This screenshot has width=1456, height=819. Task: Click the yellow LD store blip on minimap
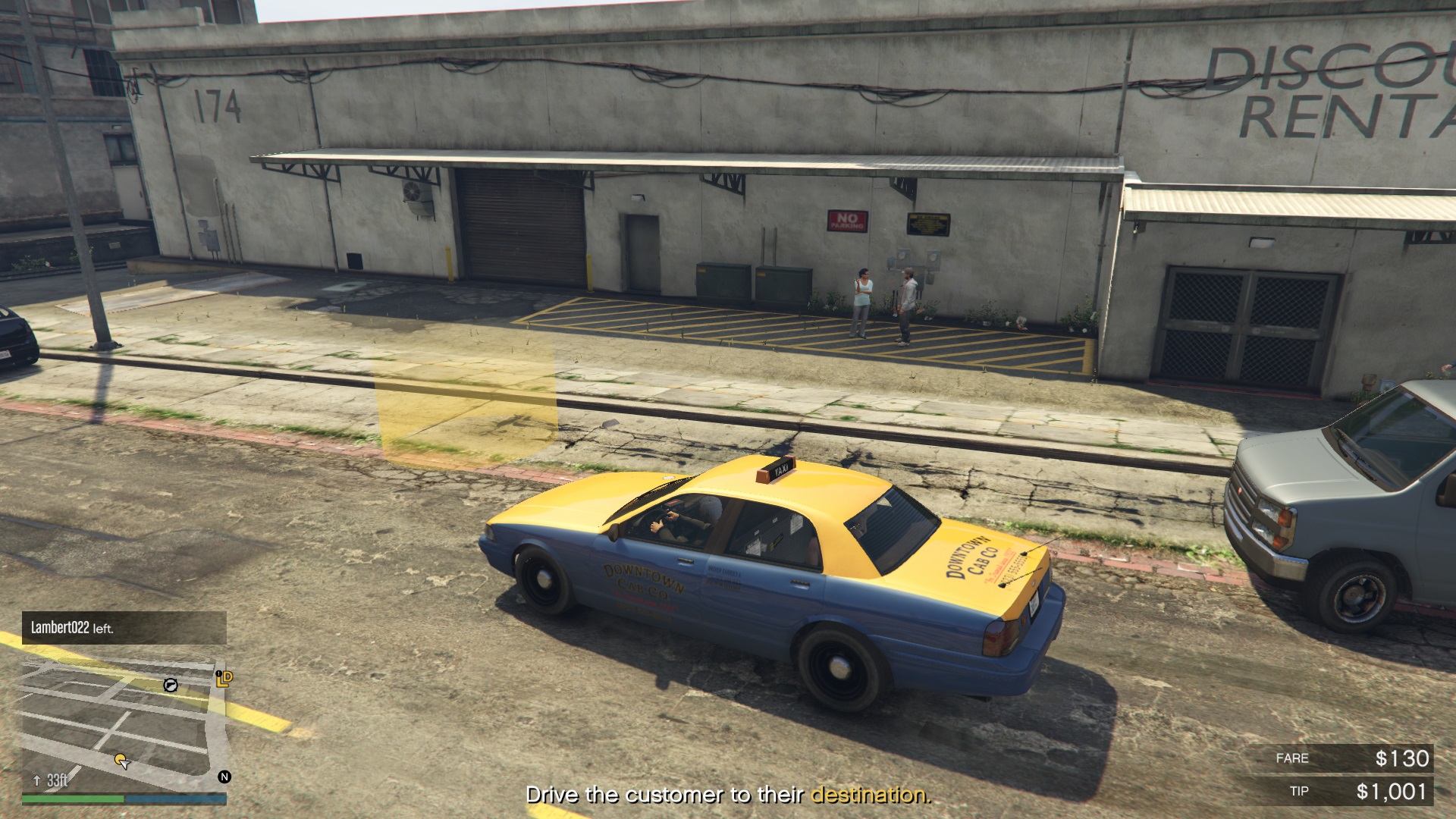[x=224, y=679]
